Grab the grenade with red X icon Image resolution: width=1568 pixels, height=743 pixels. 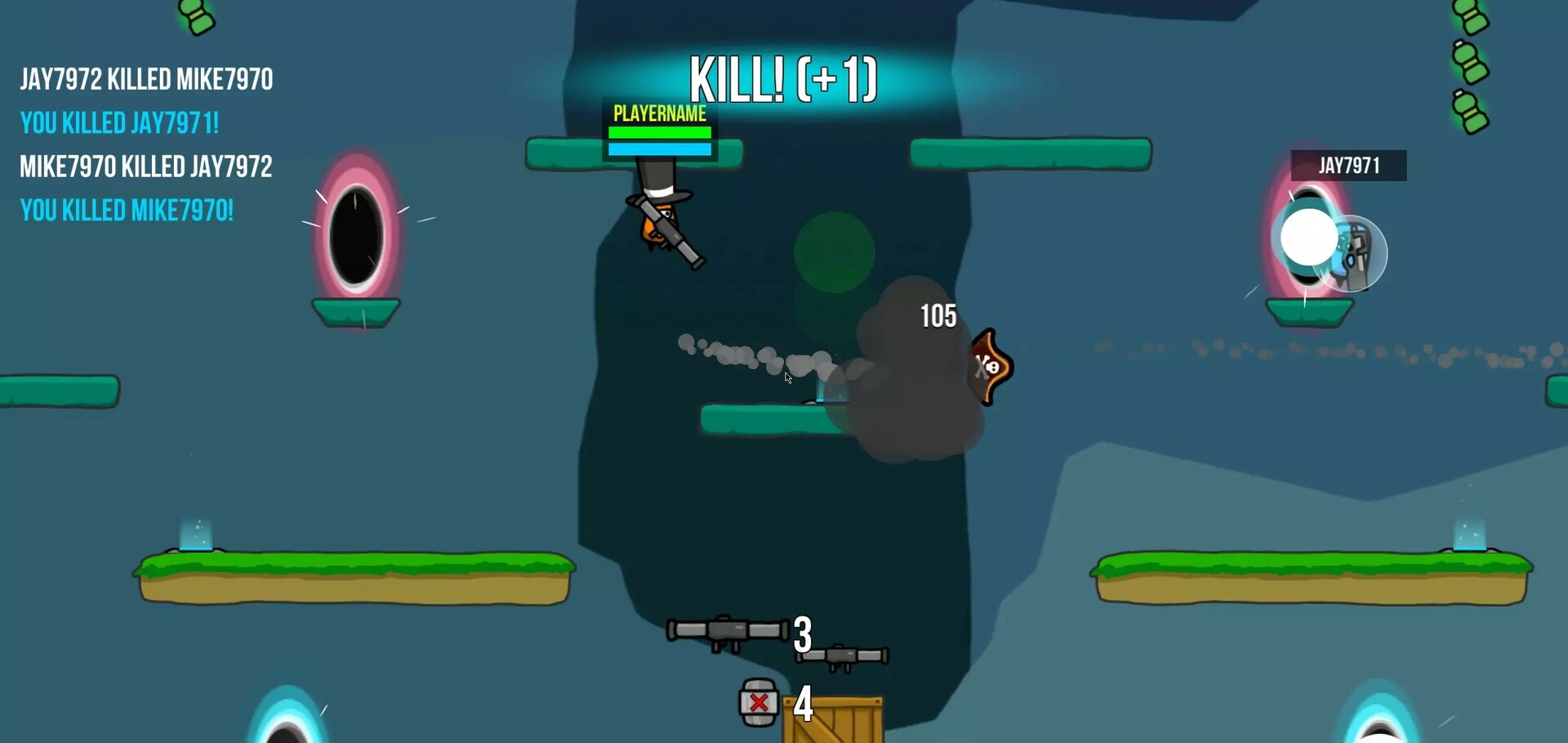pos(758,701)
